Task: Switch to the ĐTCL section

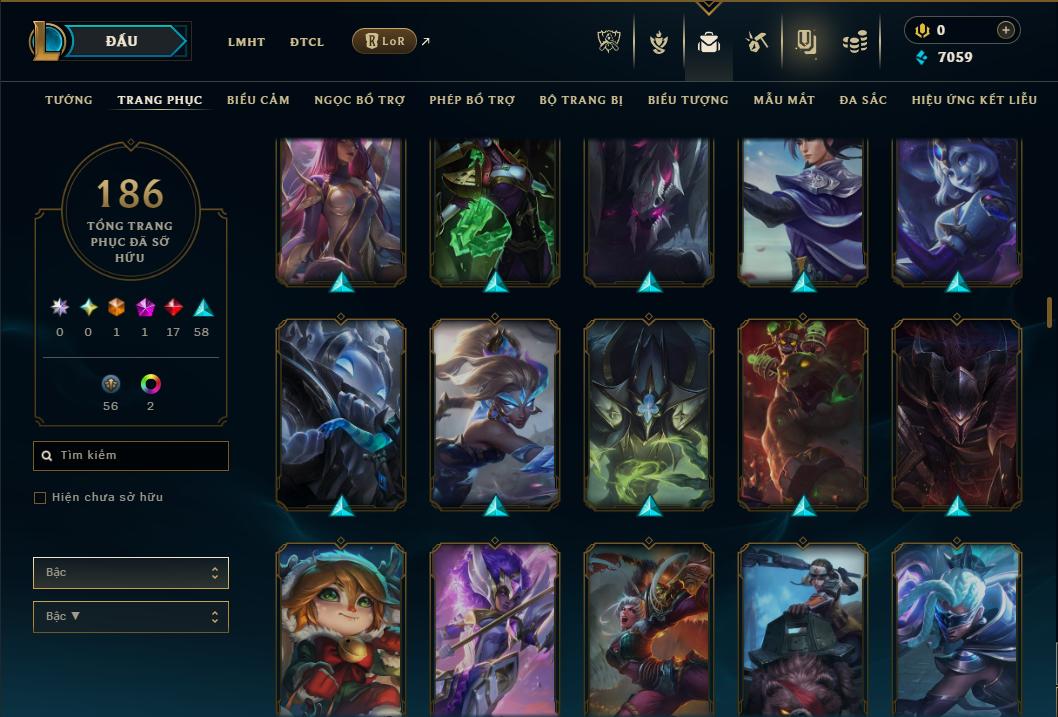Action: click(x=307, y=42)
